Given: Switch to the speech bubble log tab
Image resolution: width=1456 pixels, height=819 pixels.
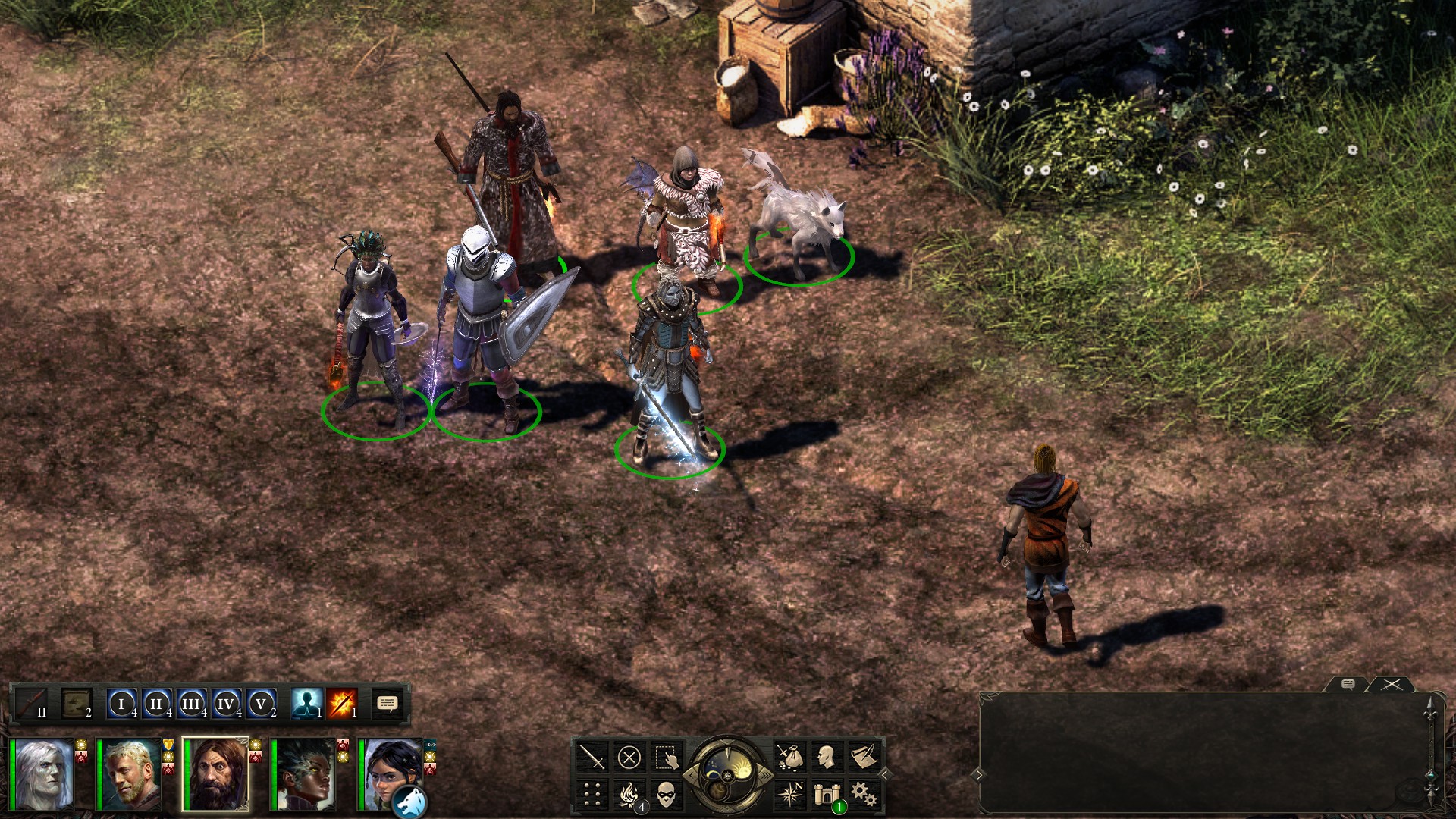Looking at the screenshot, I should click(x=1348, y=685).
